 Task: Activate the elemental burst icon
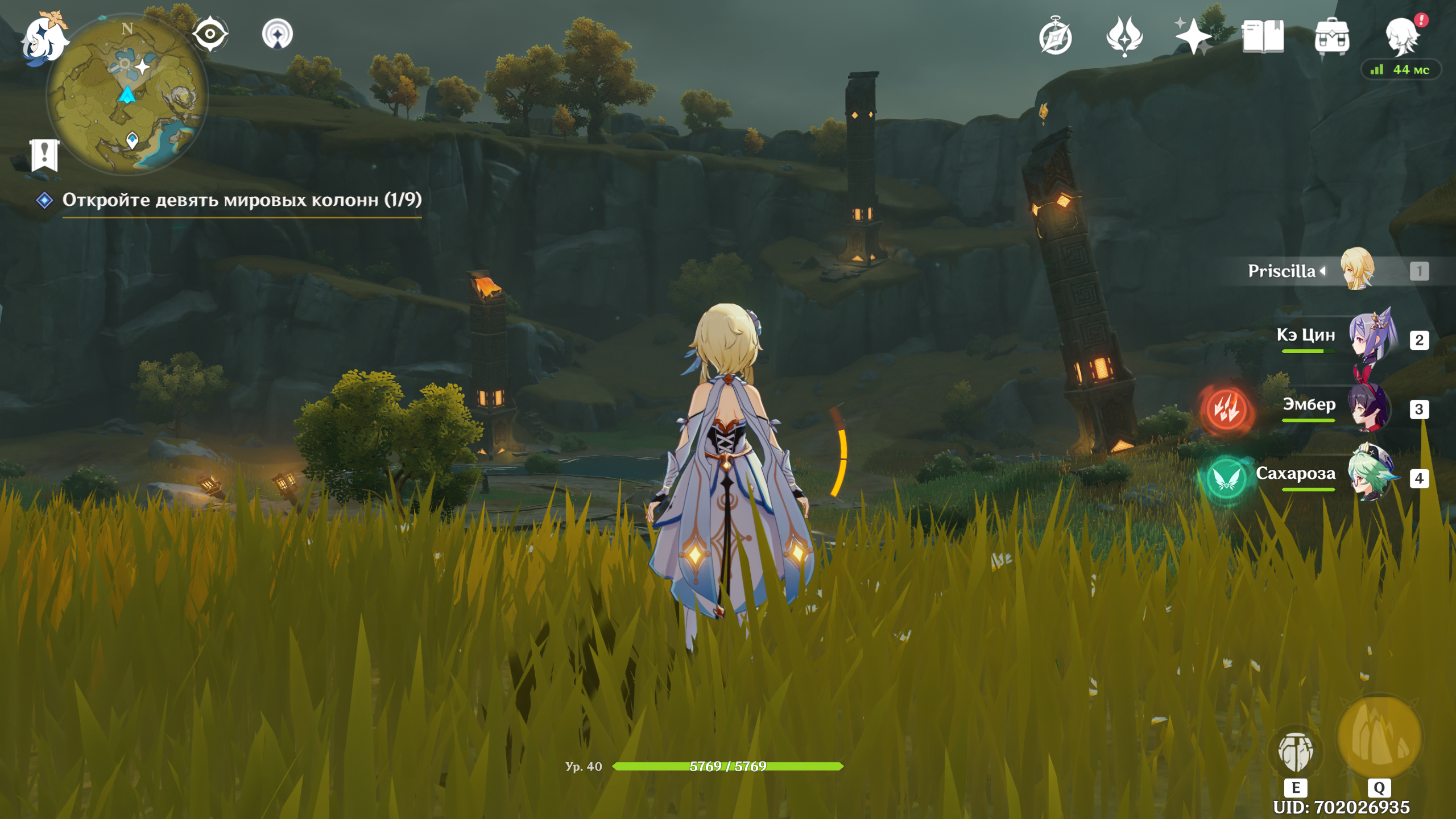click(1379, 737)
